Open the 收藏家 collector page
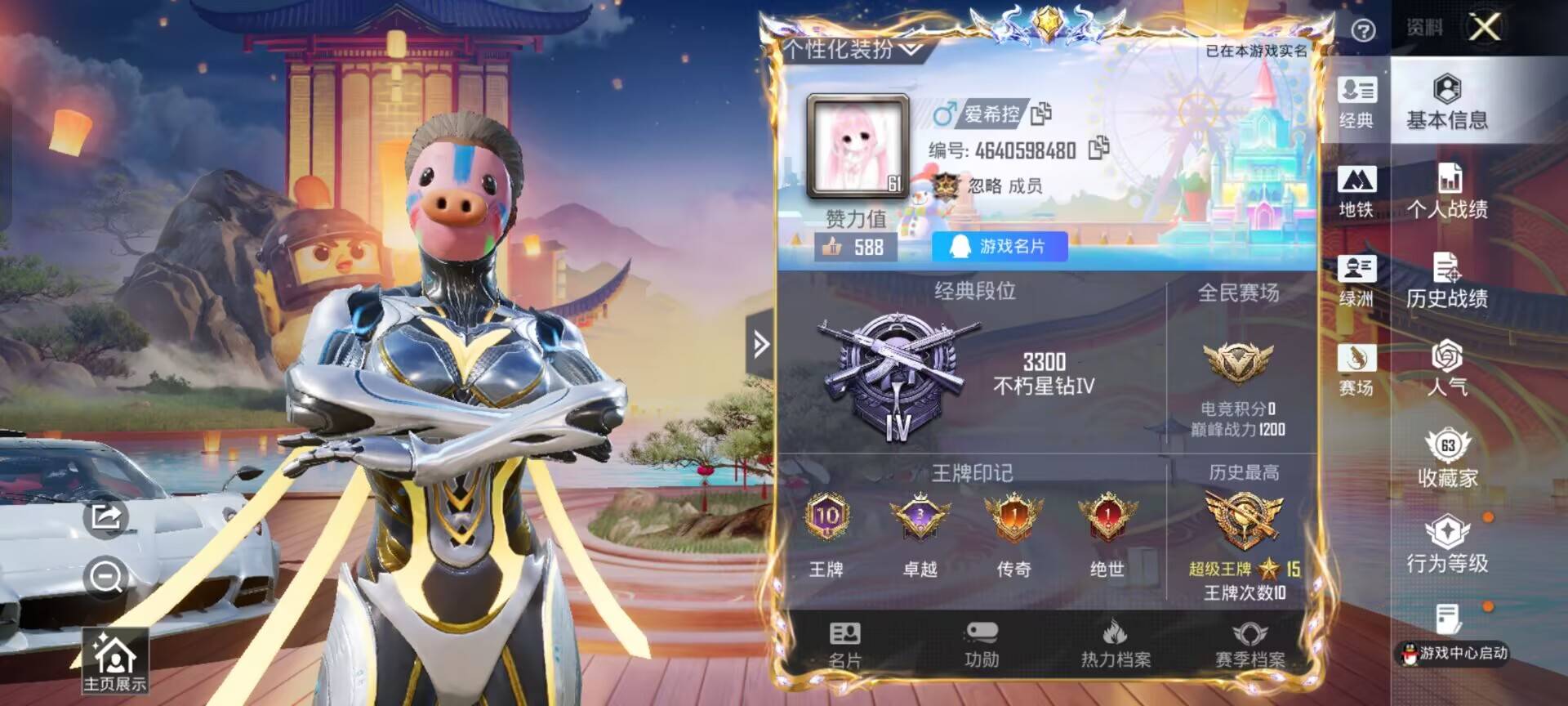 pos(1446,459)
